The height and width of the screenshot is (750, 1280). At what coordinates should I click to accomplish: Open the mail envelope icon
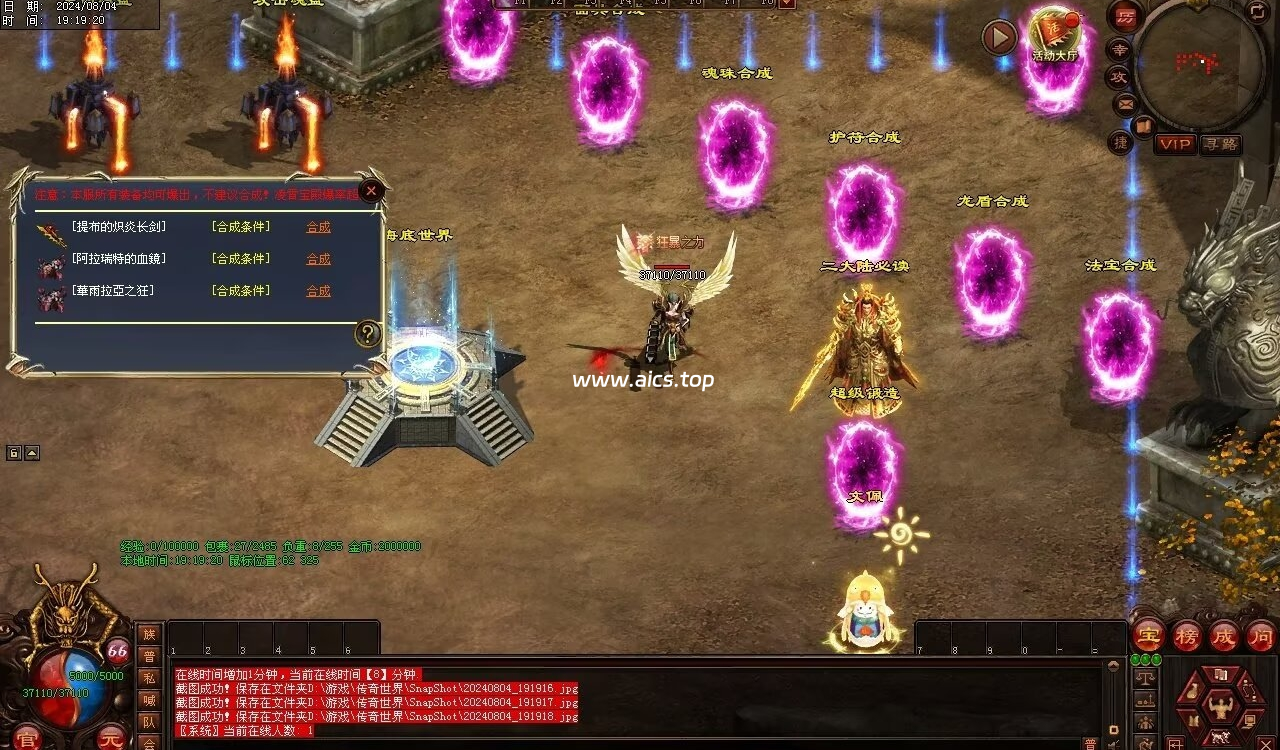pyautogui.click(x=1125, y=103)
